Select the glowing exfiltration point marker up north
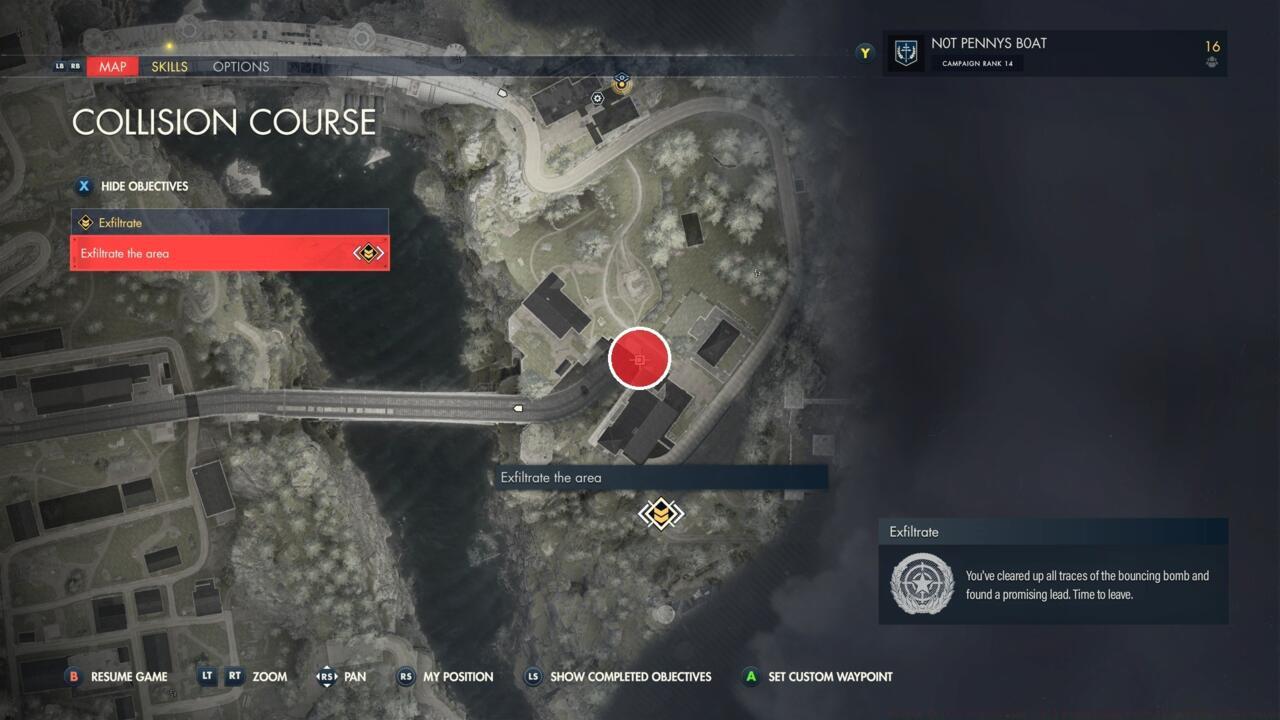The width and height of the screenshot is (1280, 720). [x=622, y=85]
